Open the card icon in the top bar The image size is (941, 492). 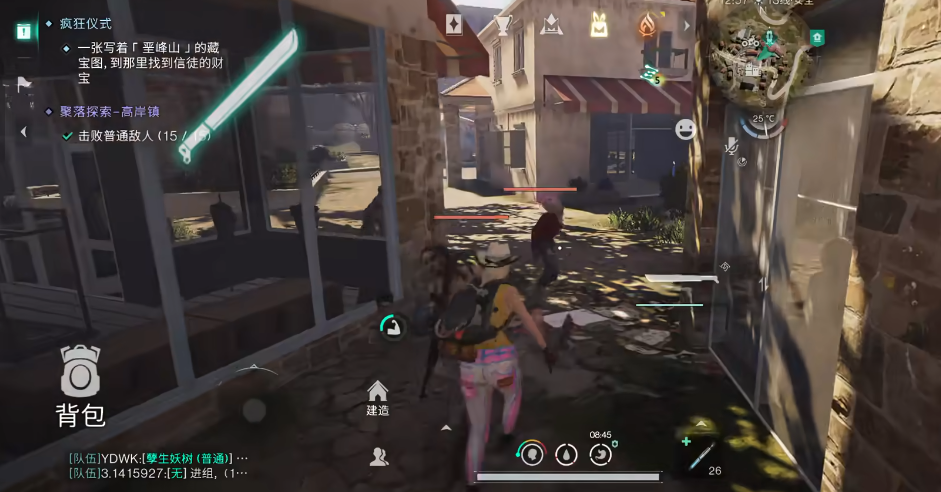[454, 24]
